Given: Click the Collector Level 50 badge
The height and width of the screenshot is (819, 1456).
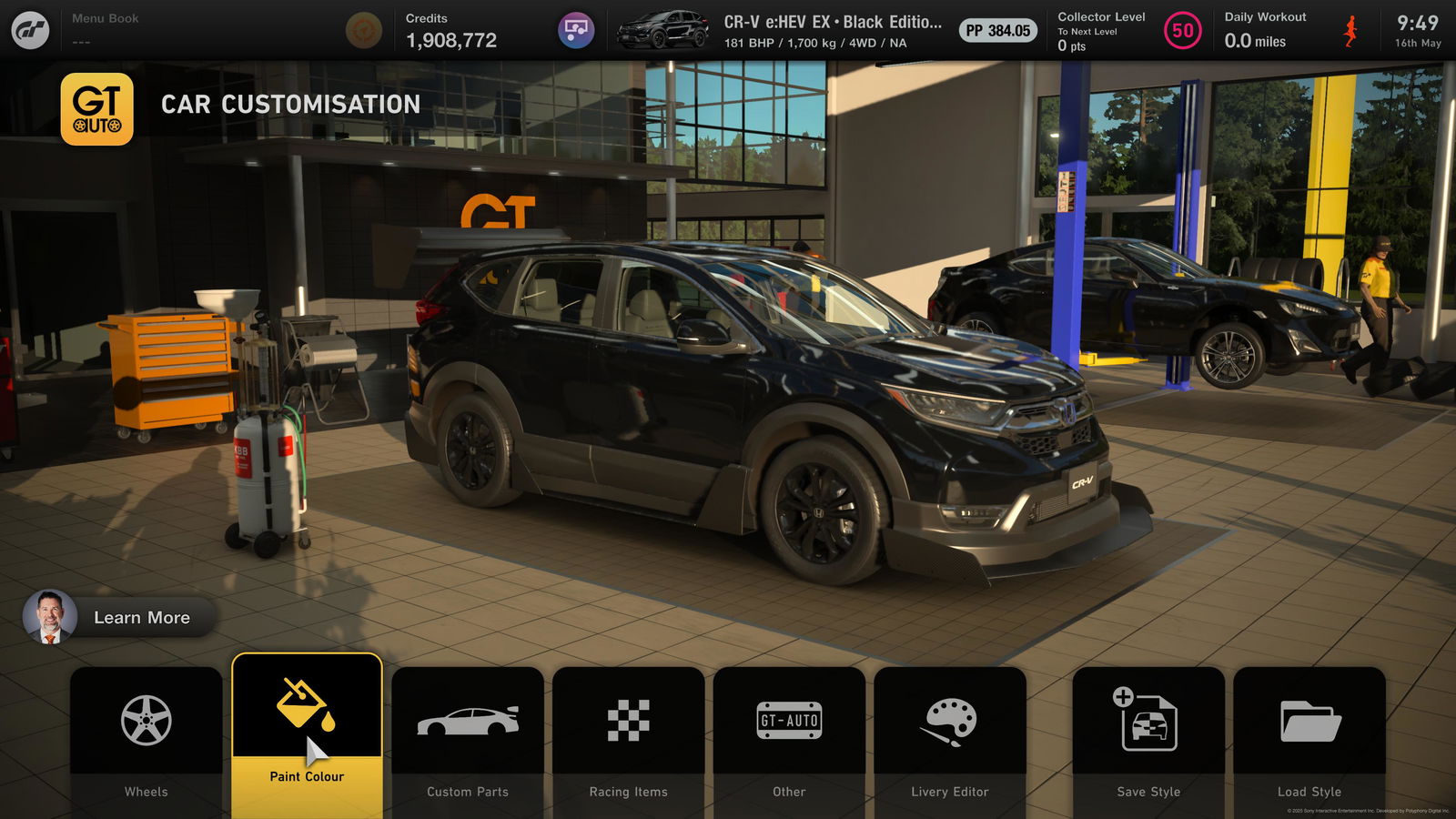Looking at the screenshot, I should pos(1182,31).
